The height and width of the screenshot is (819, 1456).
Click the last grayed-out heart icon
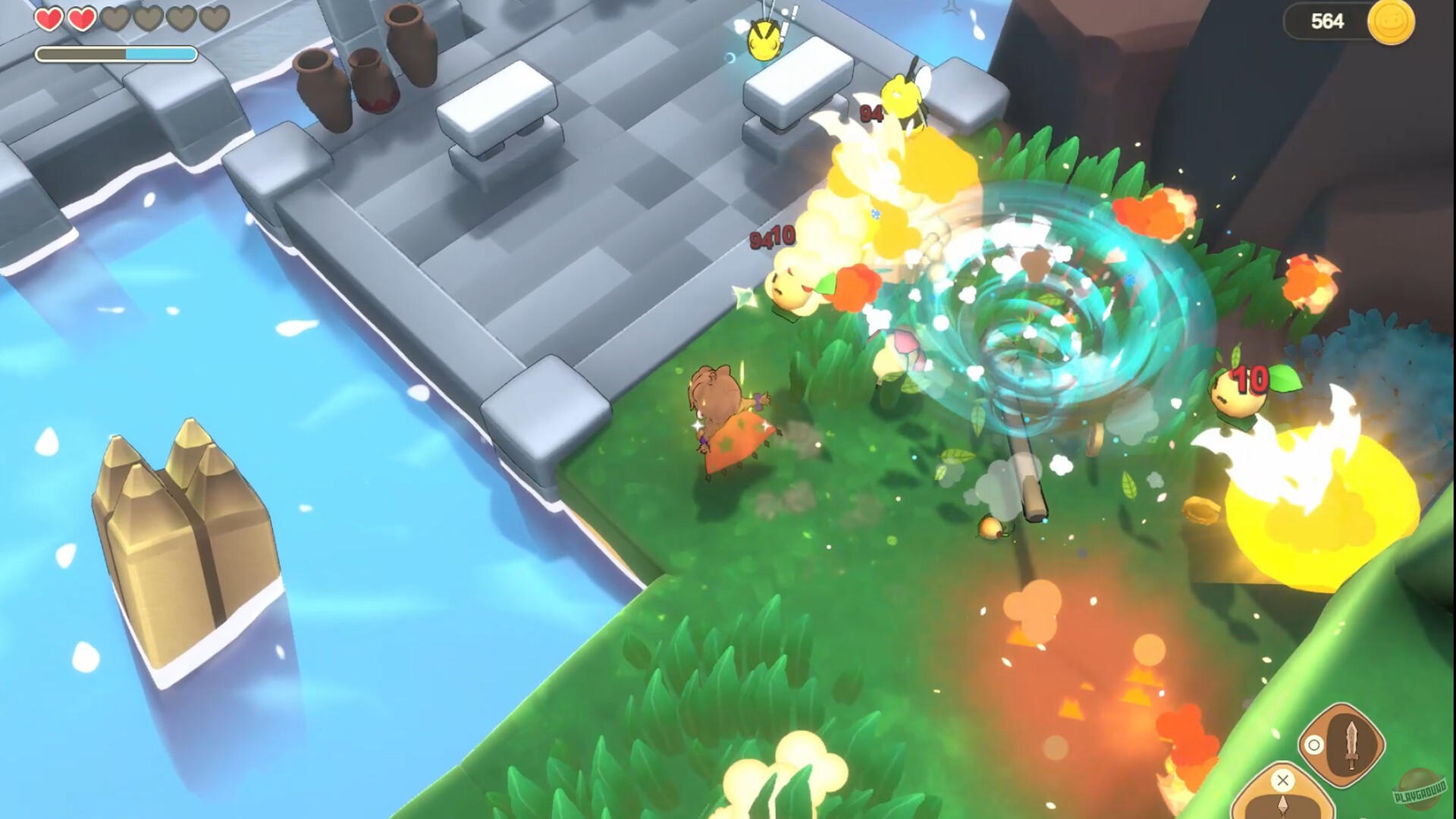[215, 17]
